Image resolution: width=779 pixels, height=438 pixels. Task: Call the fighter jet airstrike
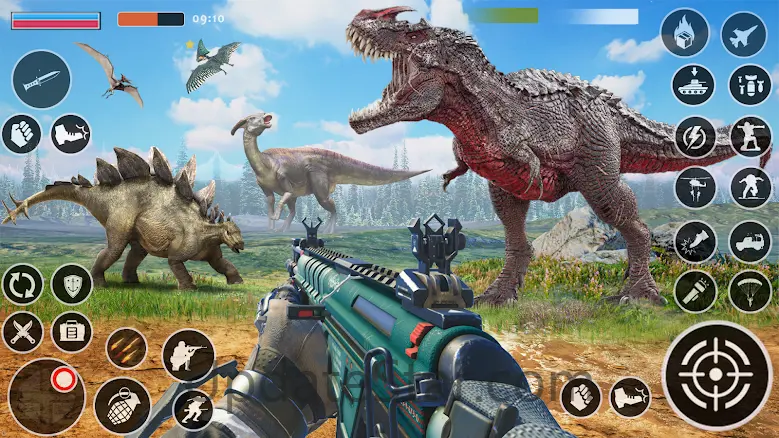point(744,33)
